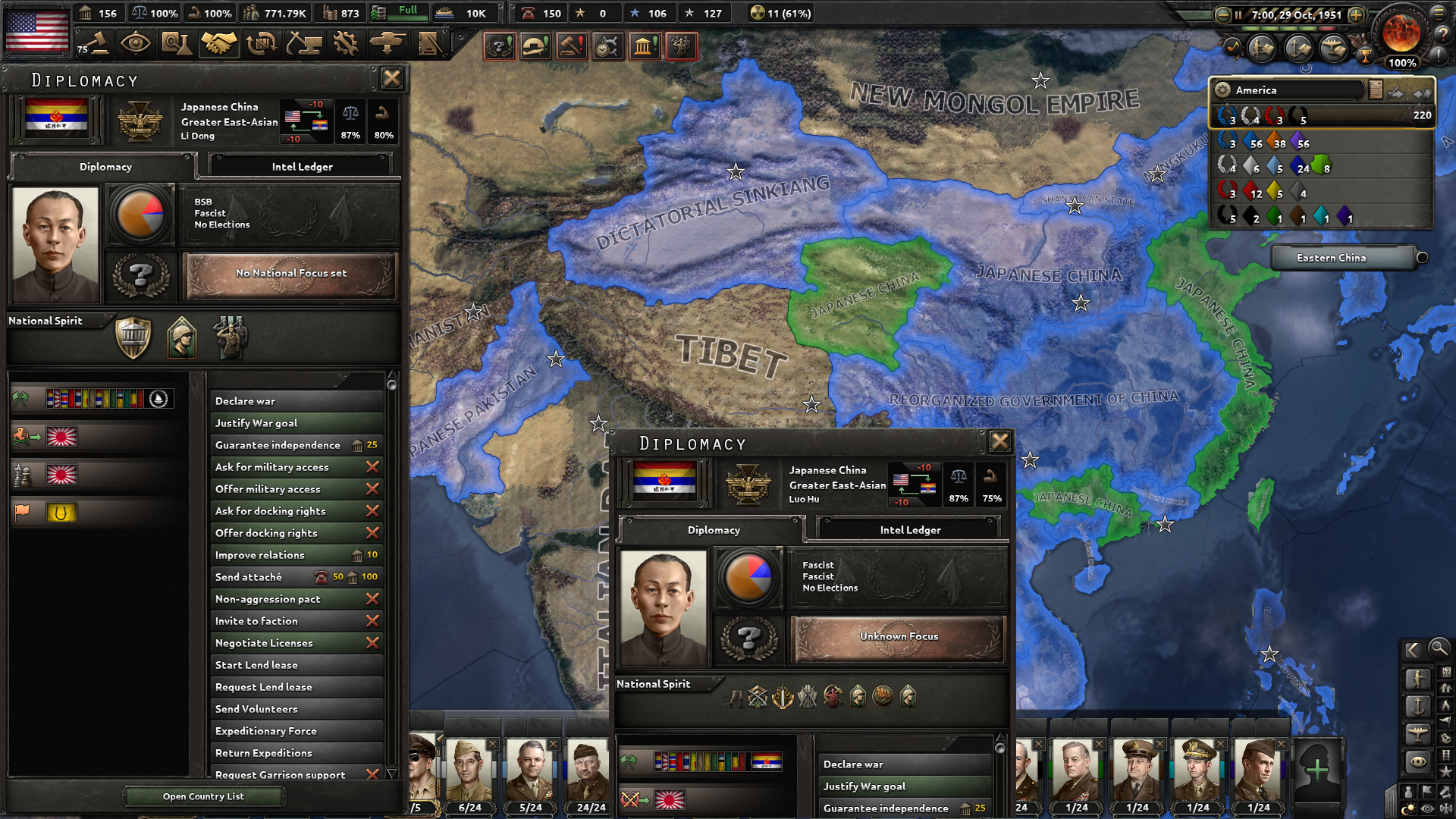Click the National Focus question-mark alert icon

(499, 46)
